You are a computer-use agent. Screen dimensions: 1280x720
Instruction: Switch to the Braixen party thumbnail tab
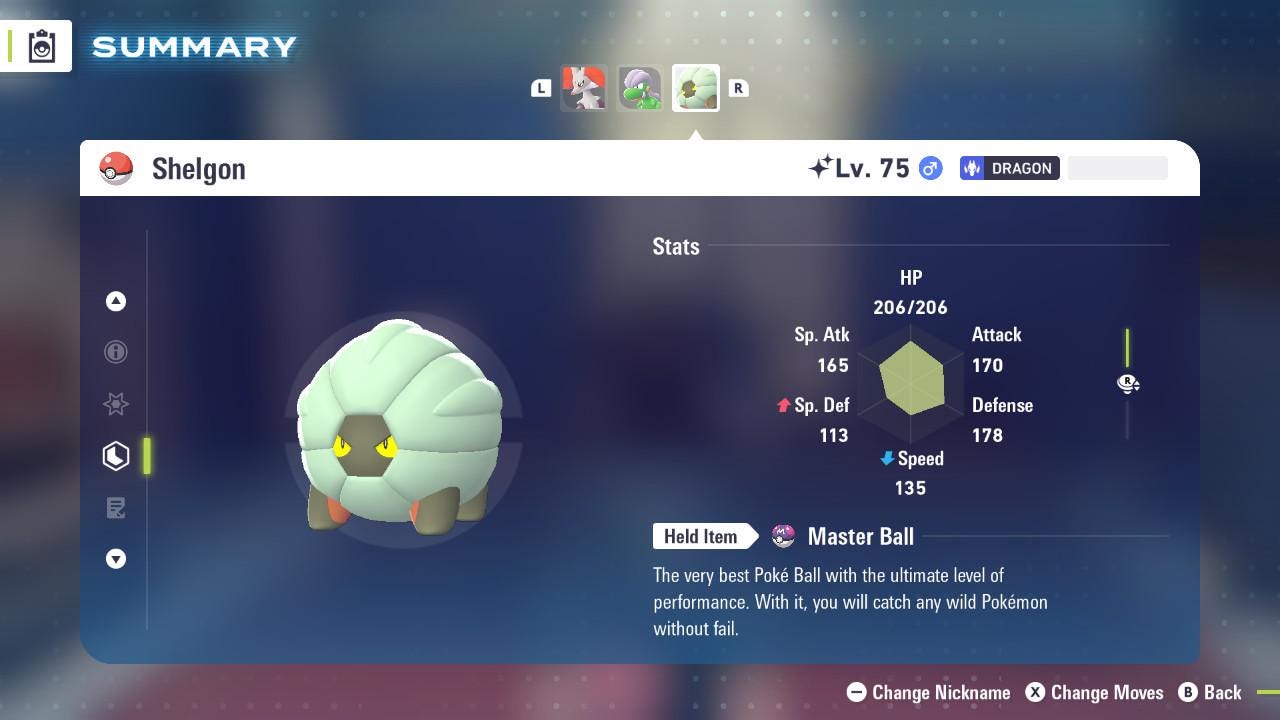point(585,88)
